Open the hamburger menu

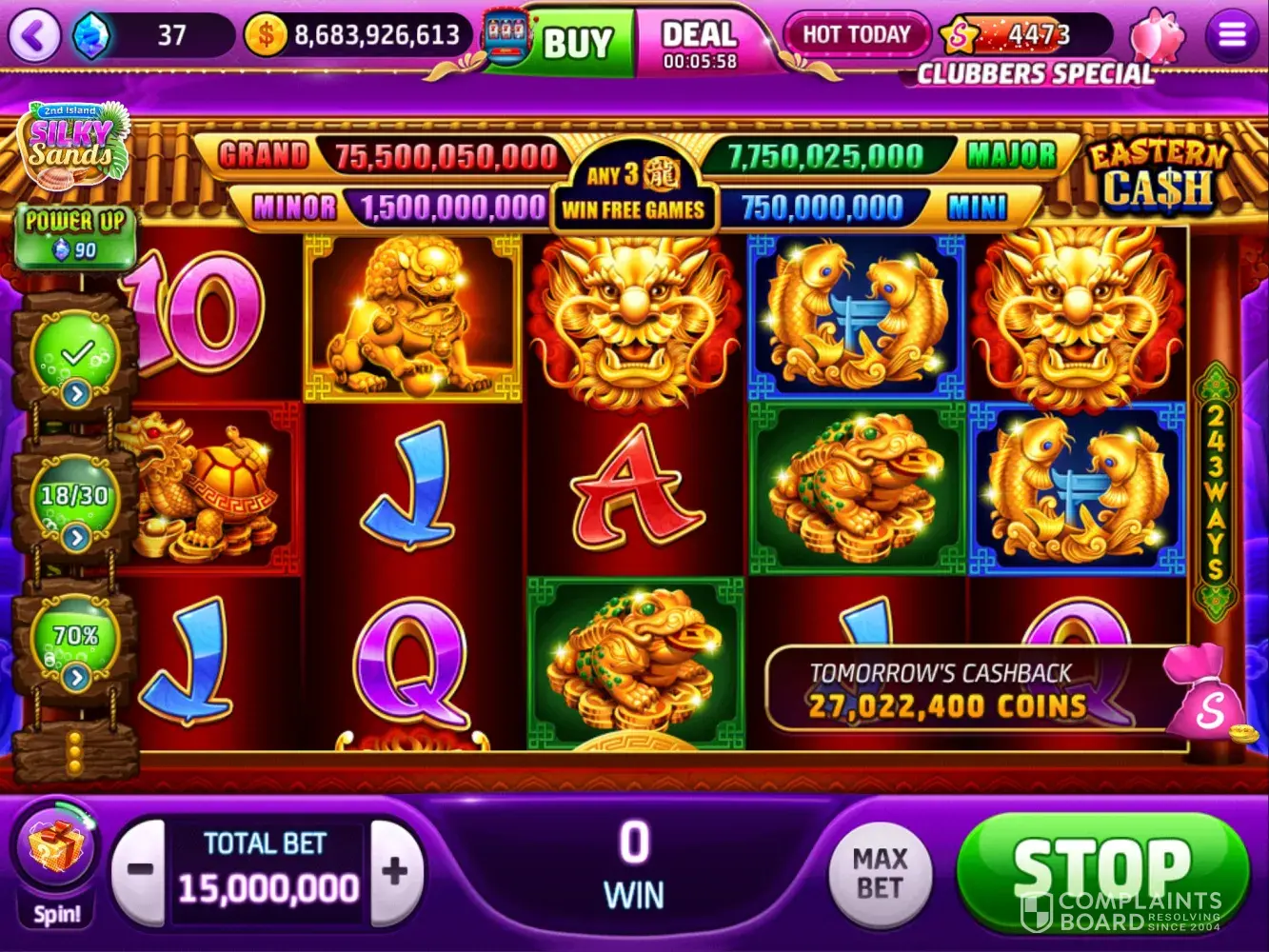[1232, 36]
